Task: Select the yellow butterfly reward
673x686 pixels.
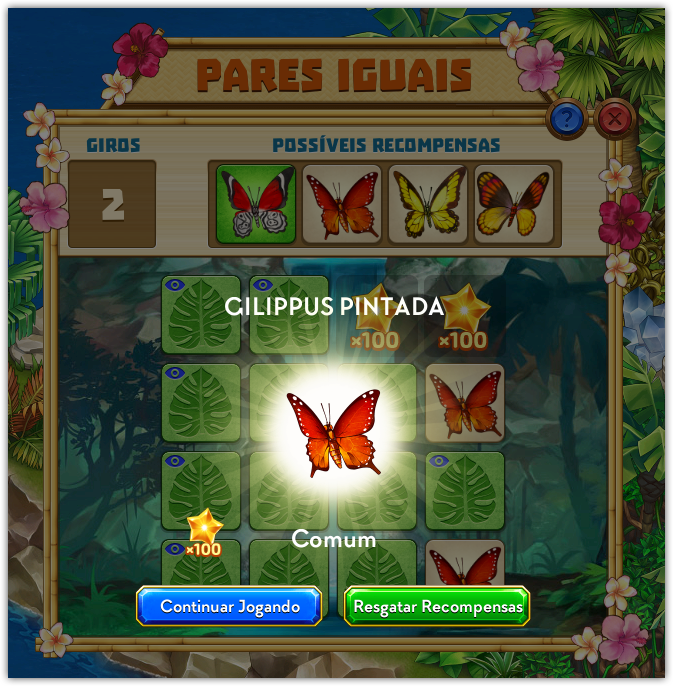Action: tap(428, 204)
